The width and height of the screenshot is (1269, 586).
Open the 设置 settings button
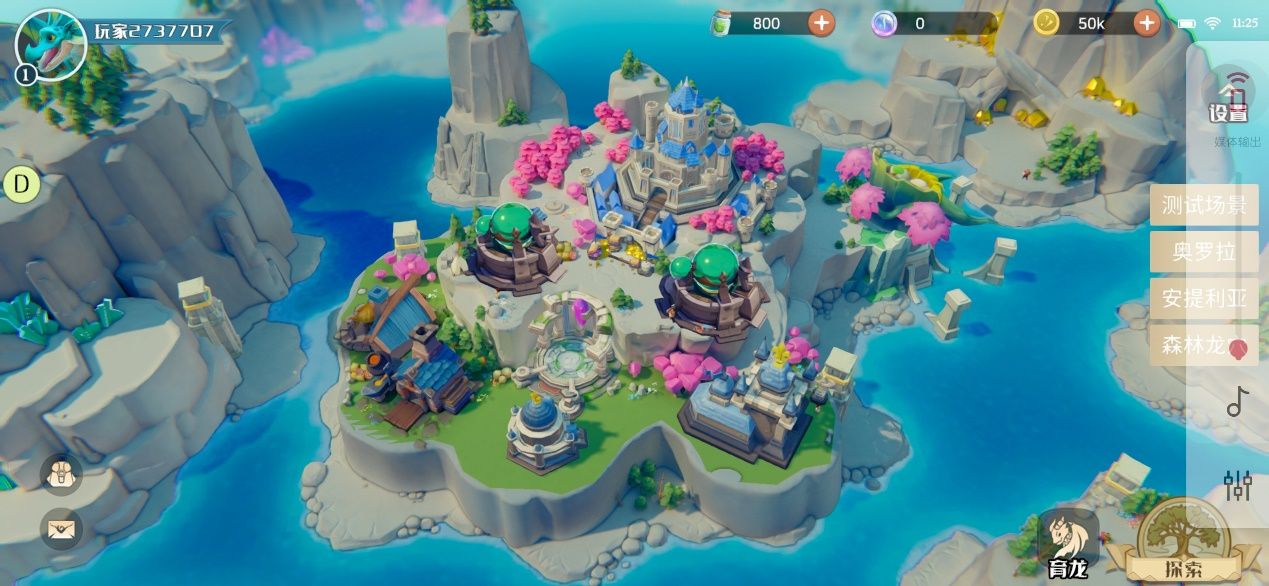1229,101
